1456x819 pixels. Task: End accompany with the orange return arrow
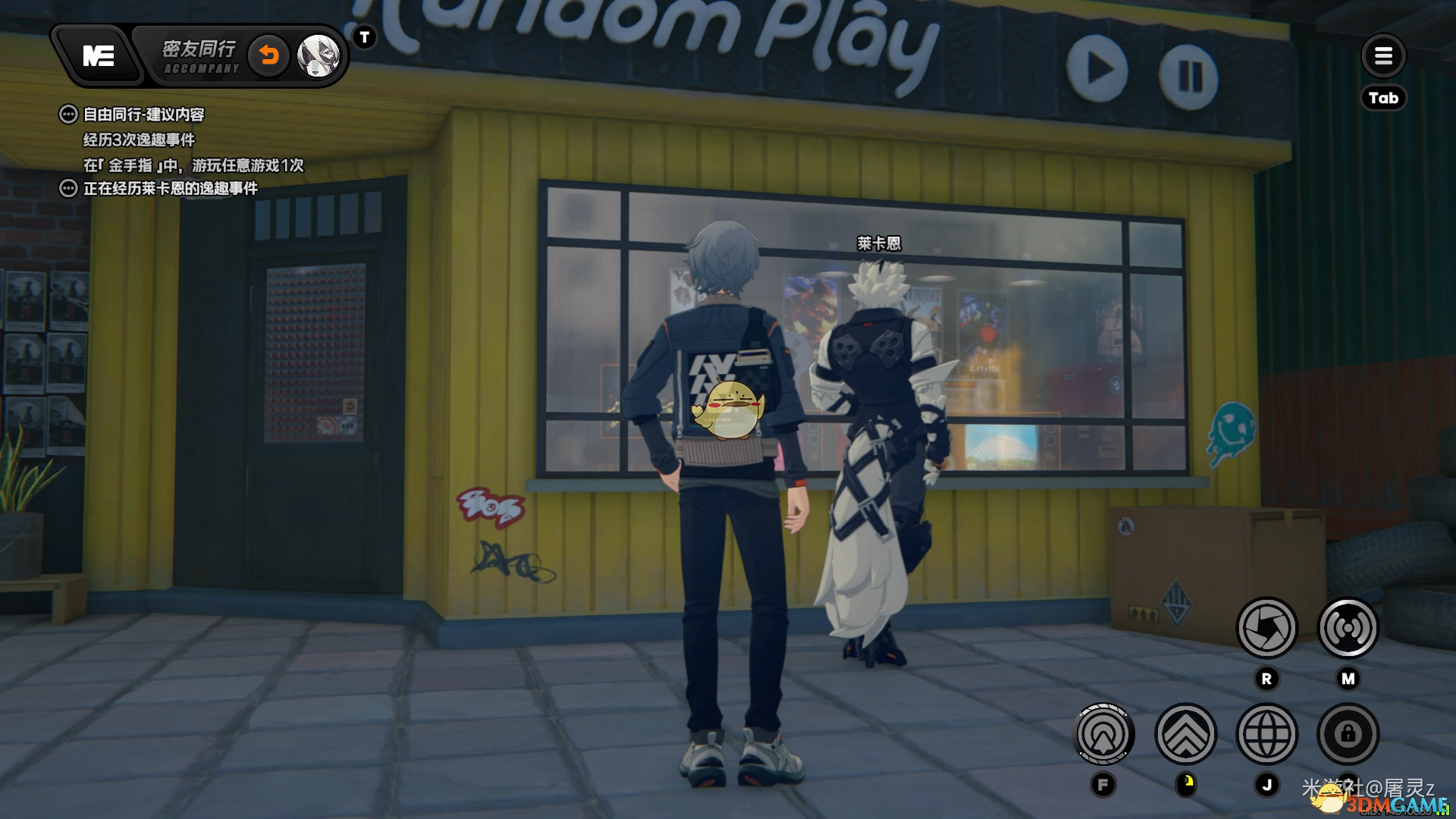(x=269, y=55)
